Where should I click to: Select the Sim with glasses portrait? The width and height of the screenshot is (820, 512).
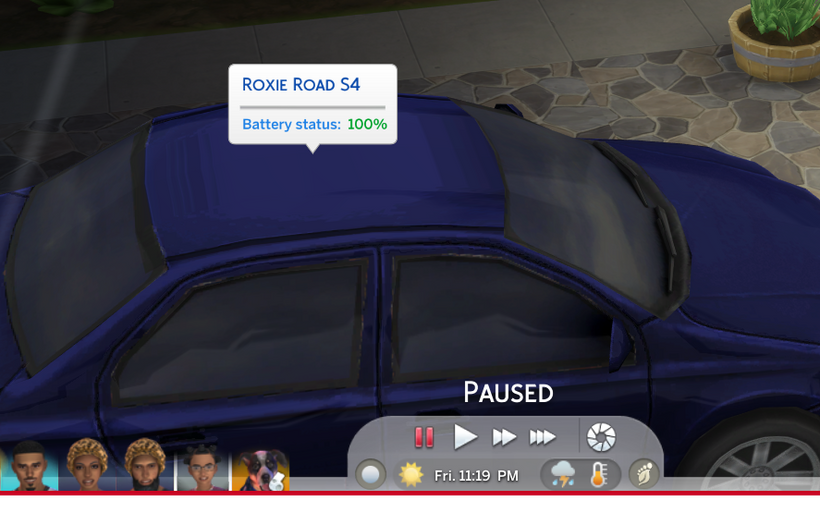pyautogui.click(x=203, y=468)
